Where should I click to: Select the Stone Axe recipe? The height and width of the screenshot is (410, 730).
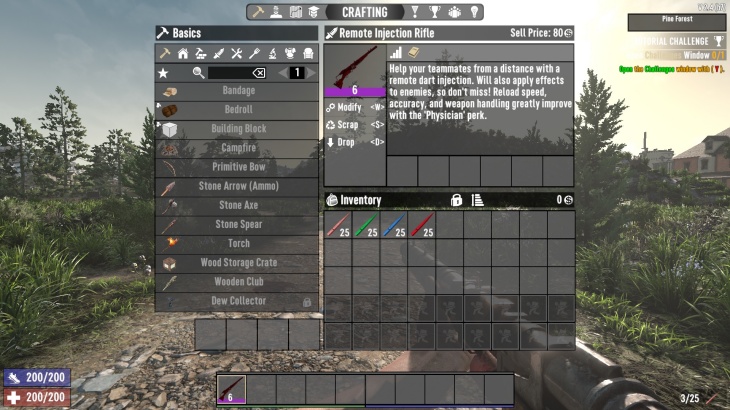click(238, 205)
